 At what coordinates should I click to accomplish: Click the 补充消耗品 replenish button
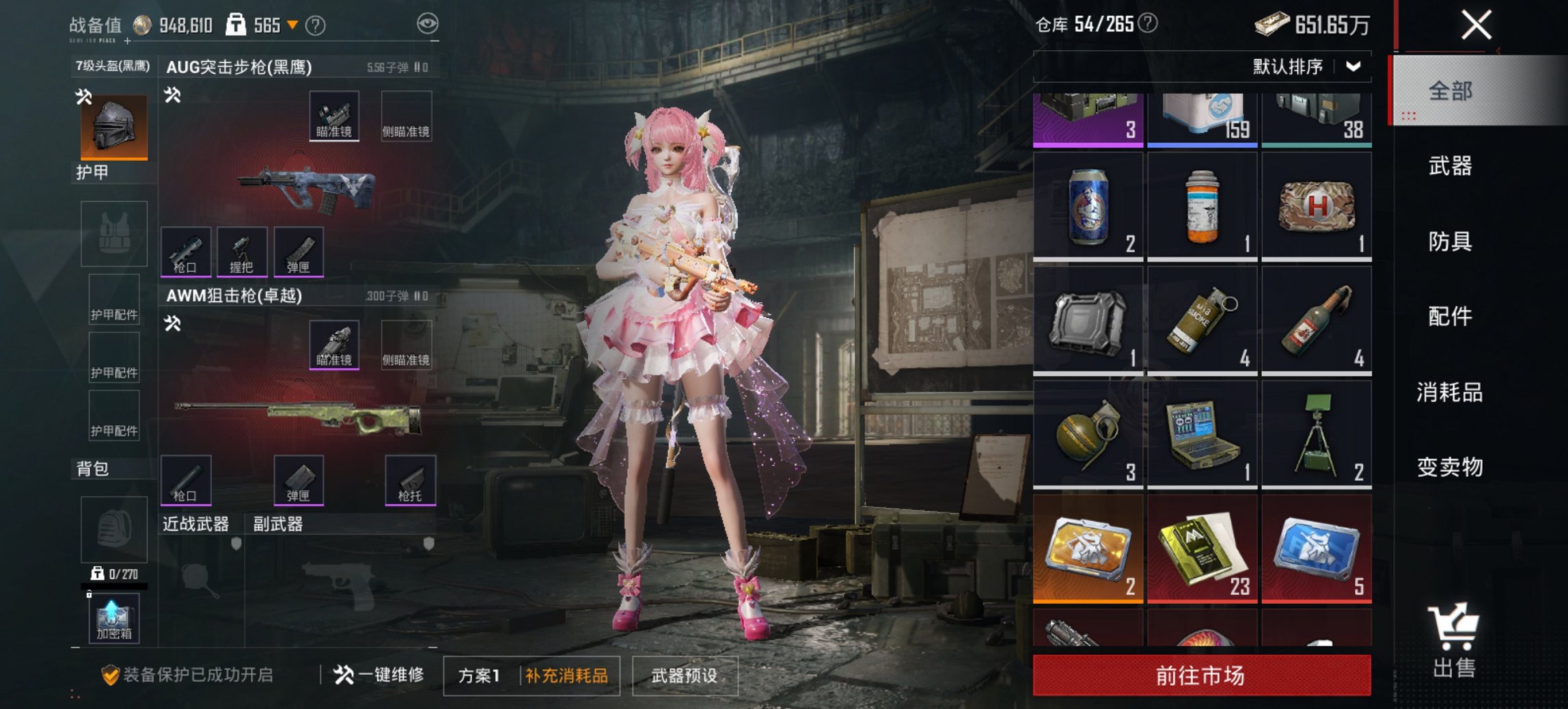[x=568, y=673]
